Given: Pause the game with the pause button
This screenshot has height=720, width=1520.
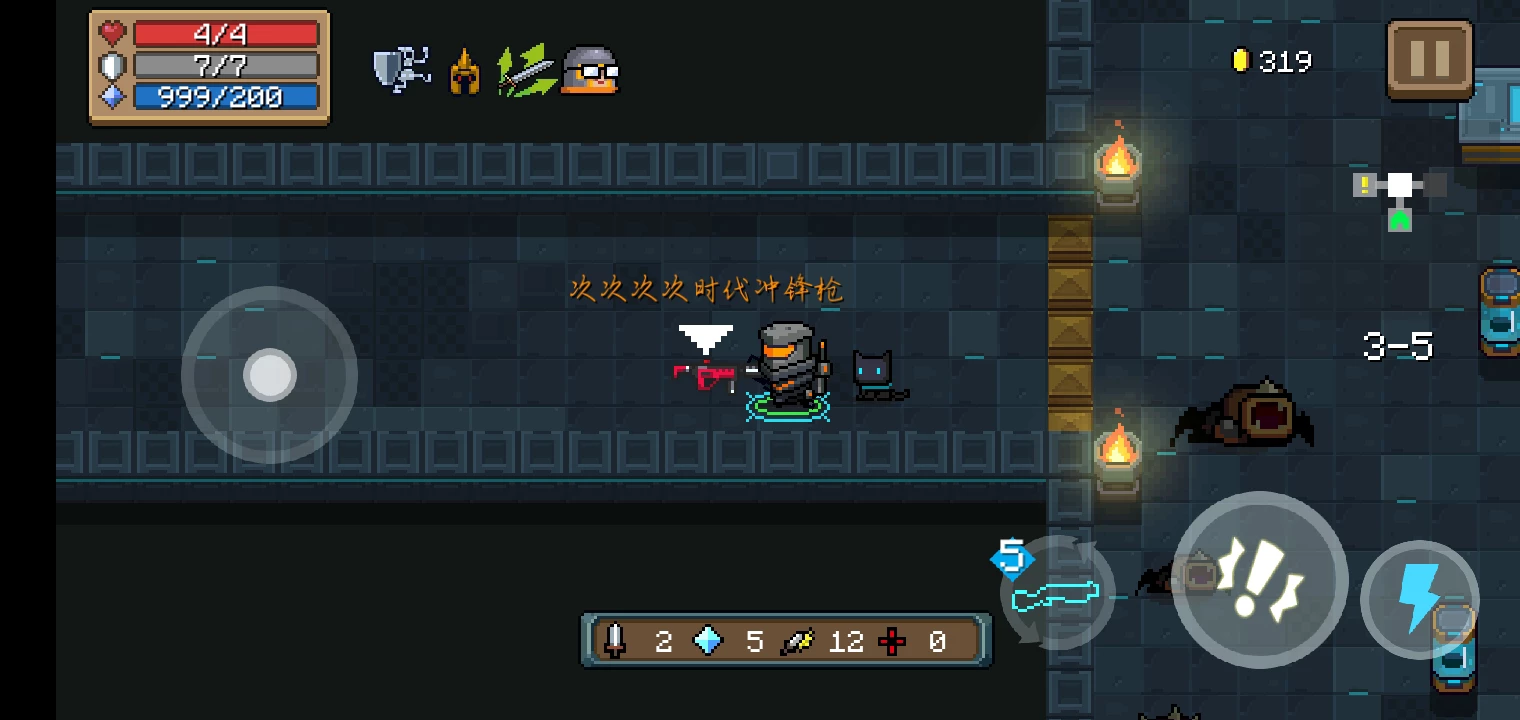Looking at the screenshot, I should [x=1429, y=60].
